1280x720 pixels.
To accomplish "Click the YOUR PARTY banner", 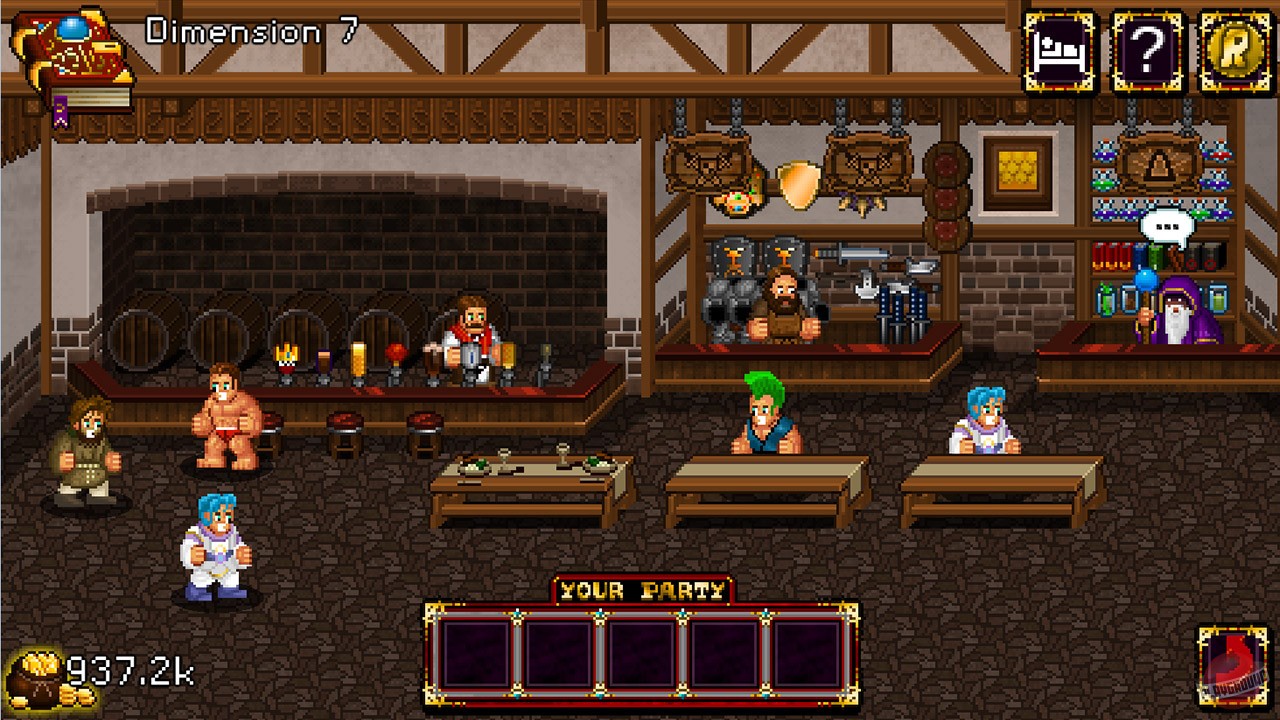I will click(640, 589).
